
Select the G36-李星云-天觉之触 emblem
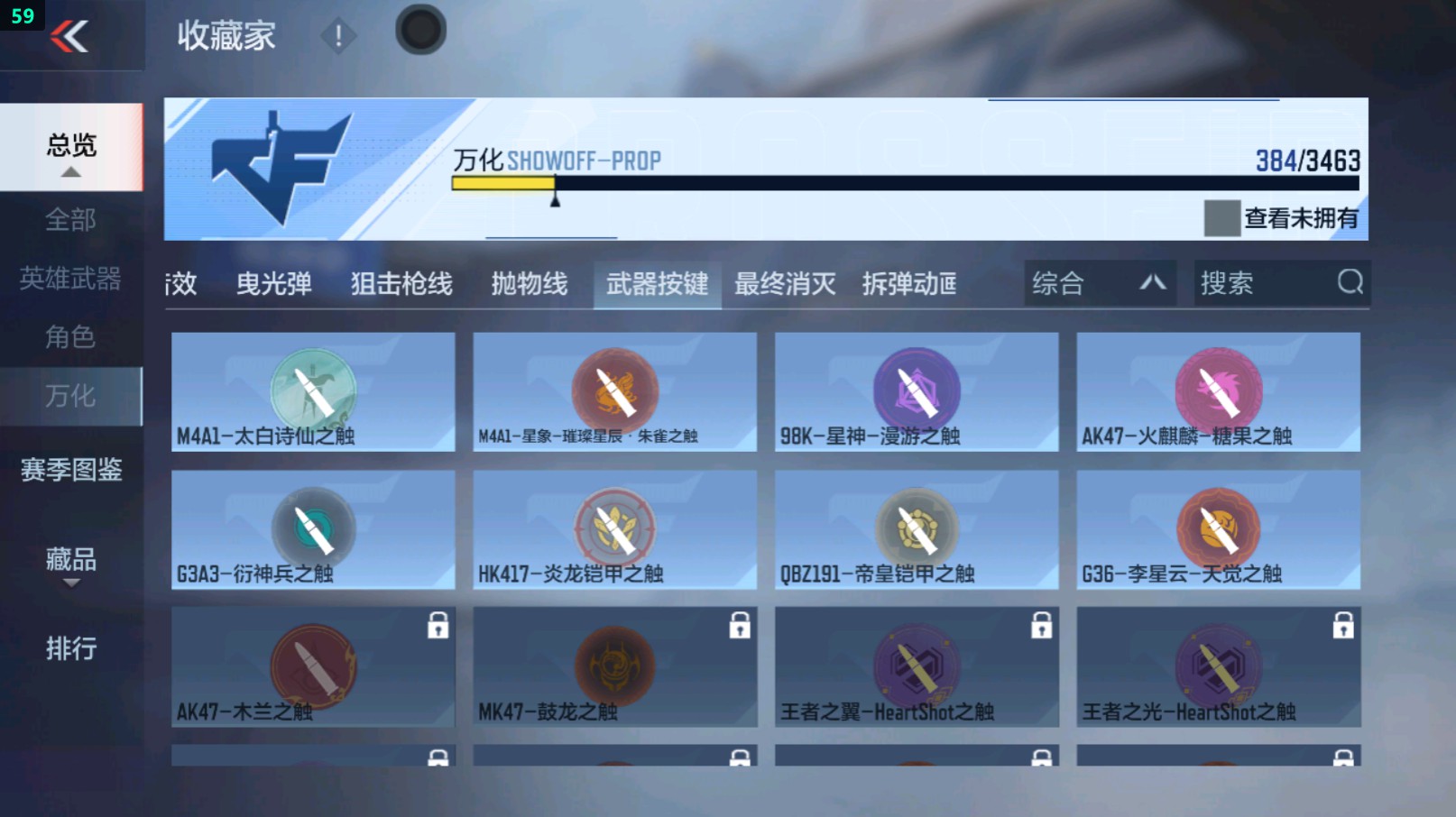tap(1218, 529)
